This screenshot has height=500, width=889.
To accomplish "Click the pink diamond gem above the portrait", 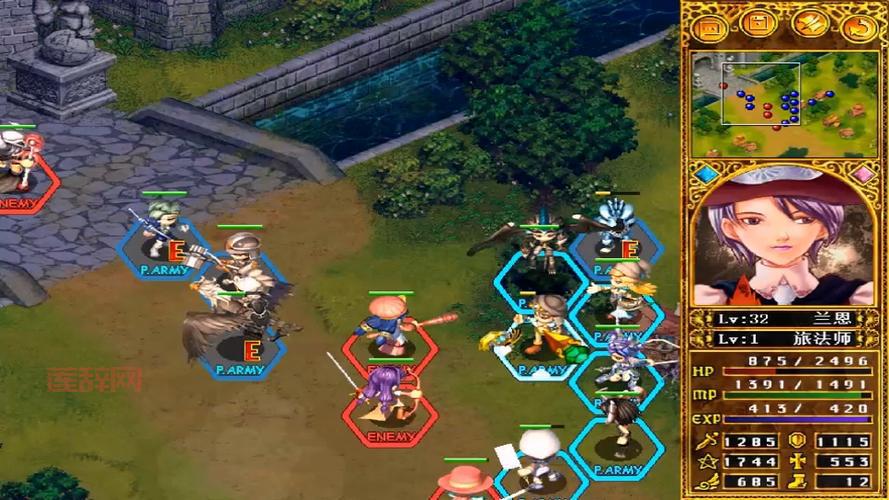I will 863,174.
